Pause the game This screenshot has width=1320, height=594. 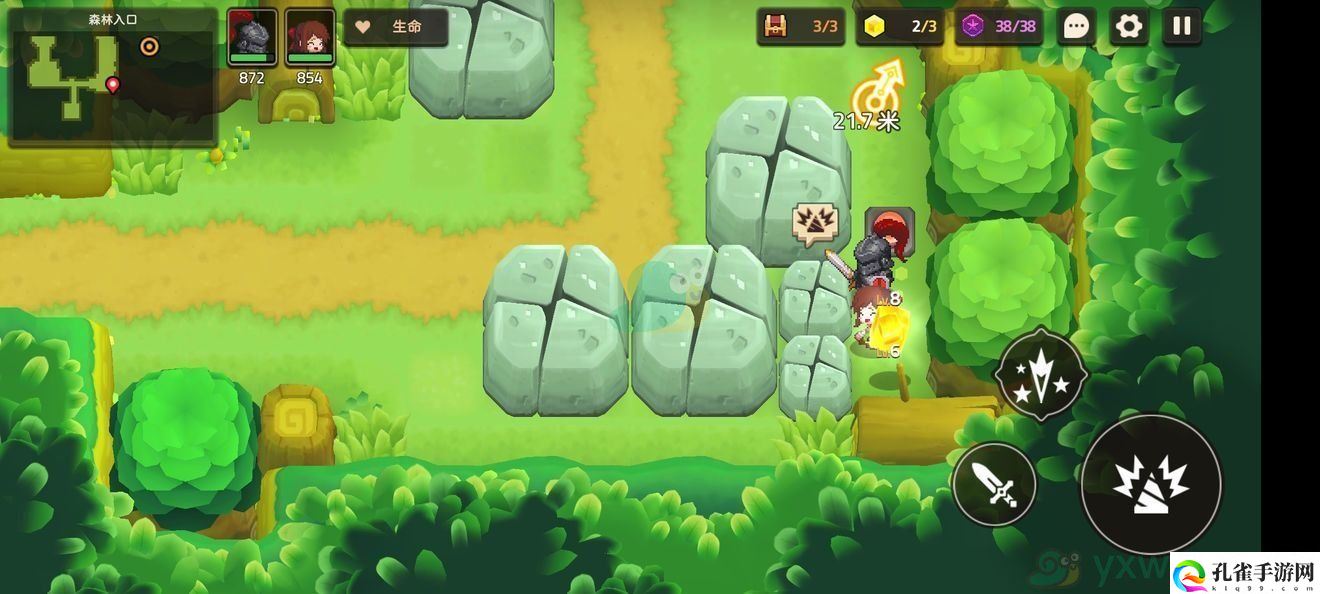click(1182, 27)
